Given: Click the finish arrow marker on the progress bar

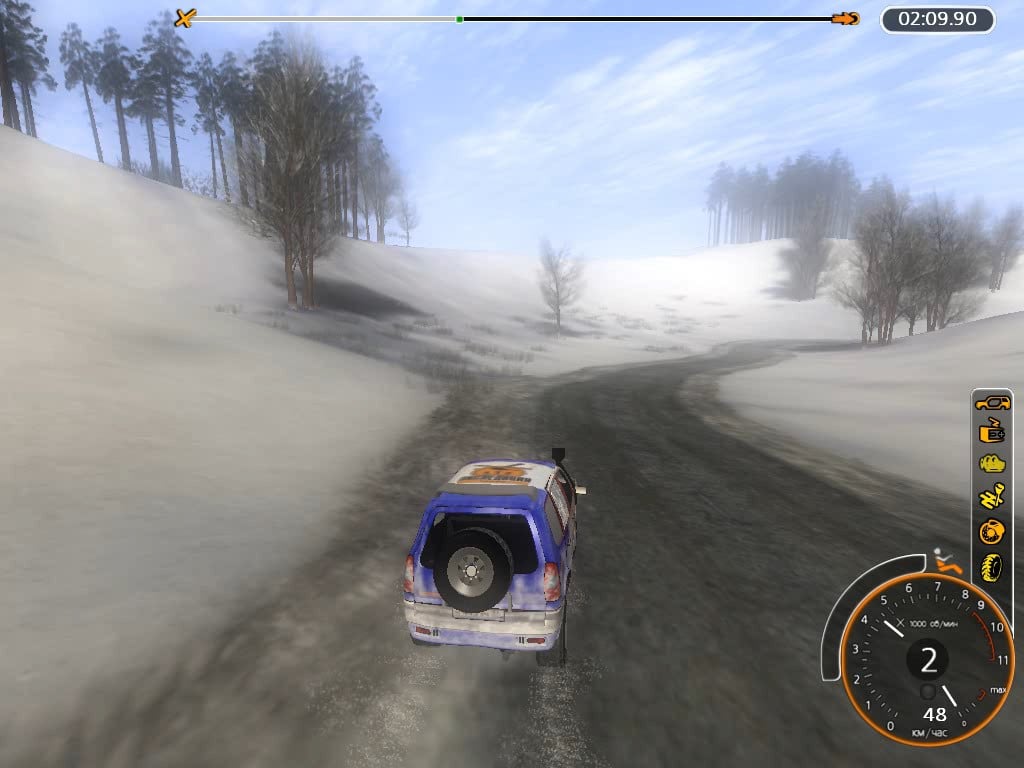Looking at the screenshot, I should tap(846, 18).
